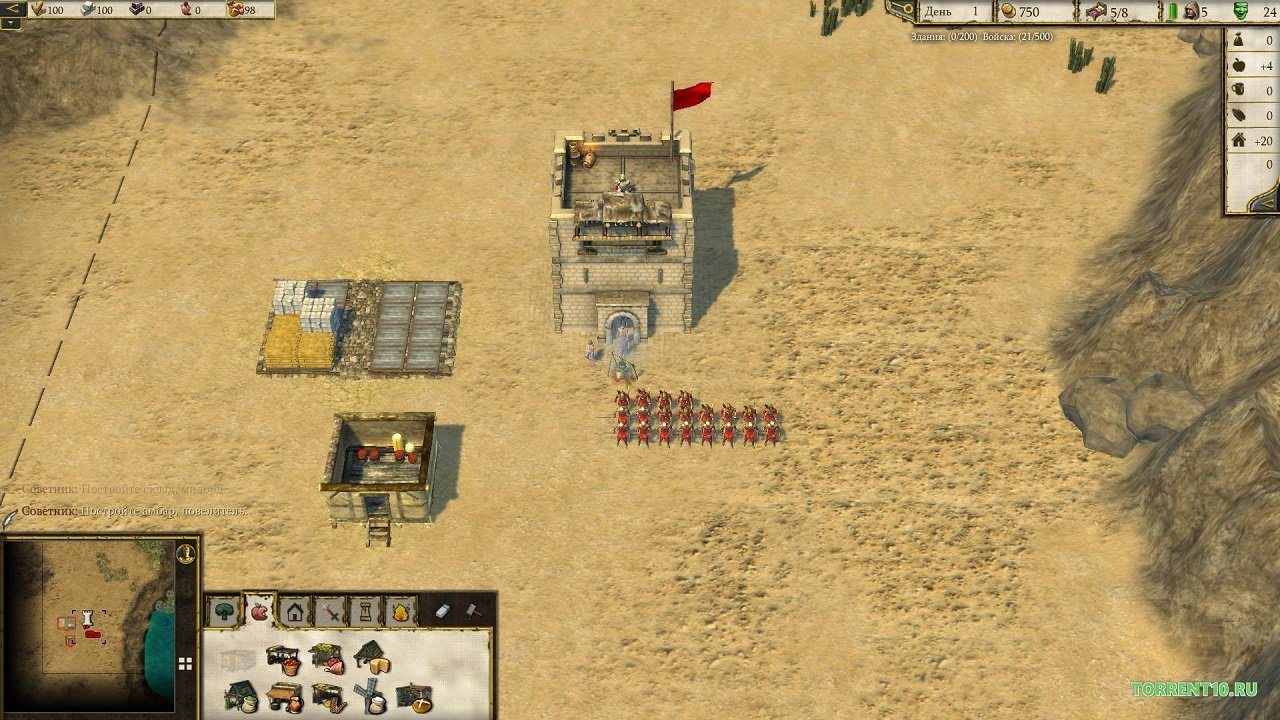Open the small dropdown arrow under resource bar

(x=10, y=25)
